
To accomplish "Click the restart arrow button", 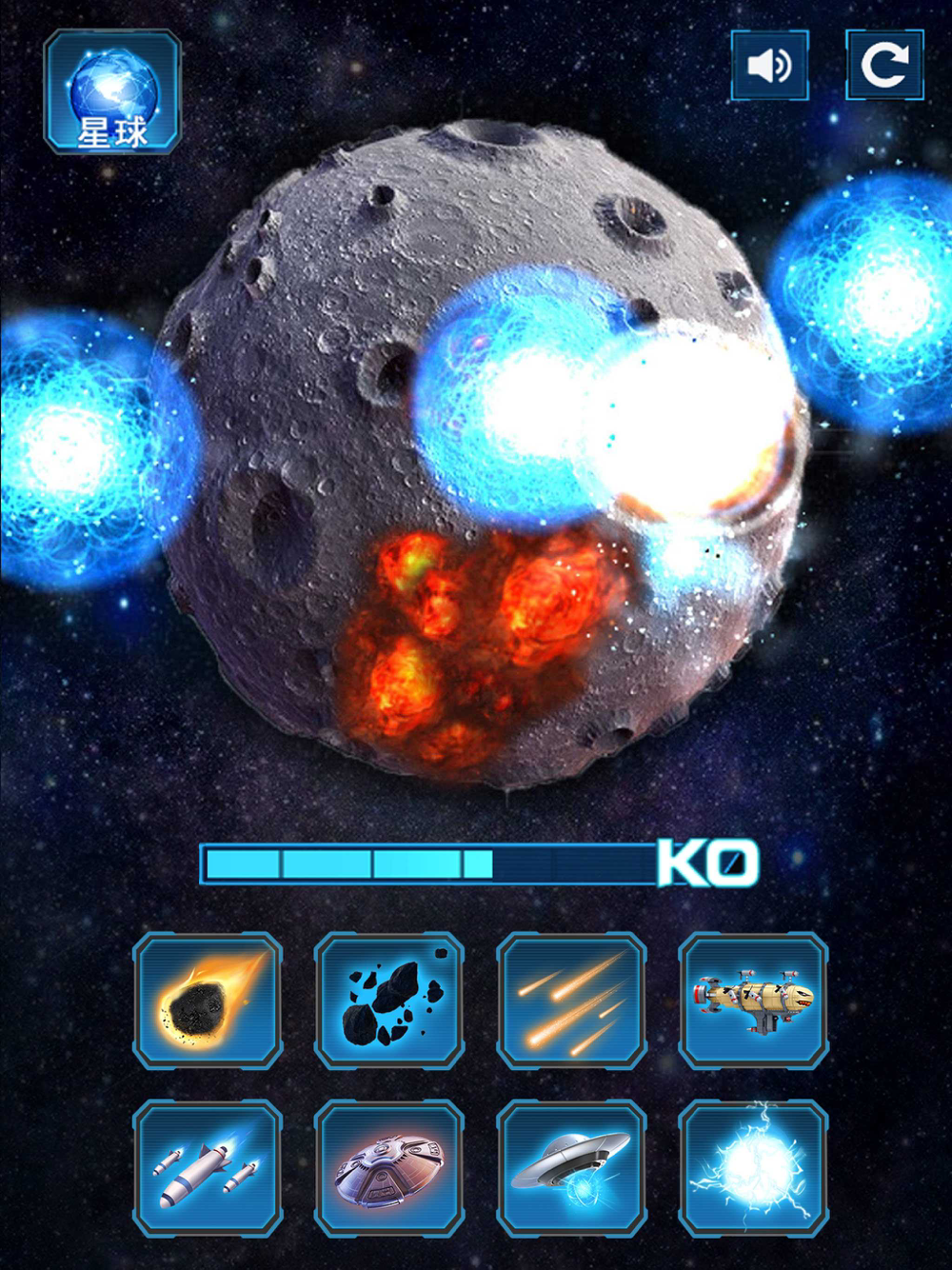I will tap(884, 66).
